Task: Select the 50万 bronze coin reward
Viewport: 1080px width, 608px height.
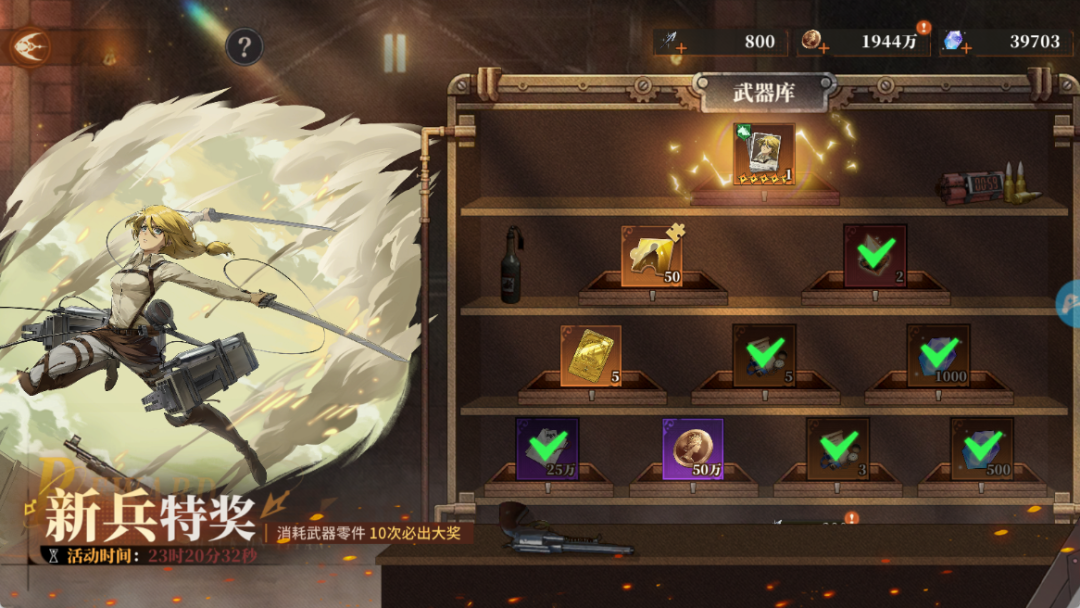Action: pyautogui.click(x=692, y=448)
